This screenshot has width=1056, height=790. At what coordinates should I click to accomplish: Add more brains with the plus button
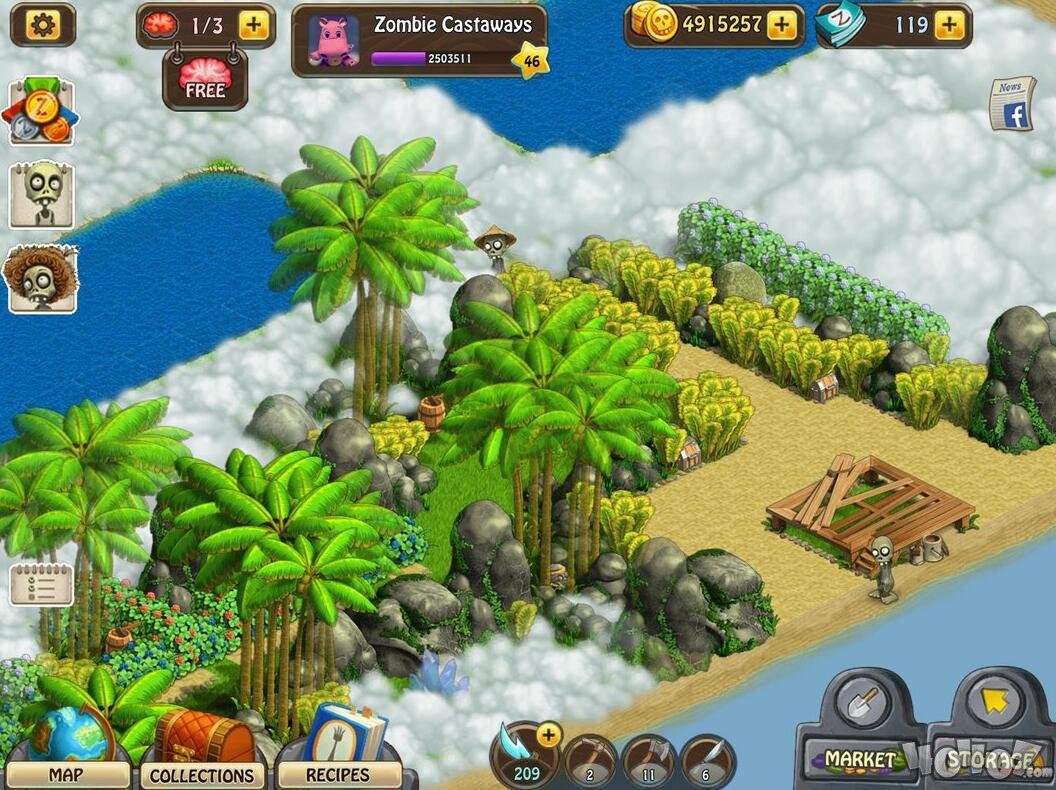coord(254,26)
